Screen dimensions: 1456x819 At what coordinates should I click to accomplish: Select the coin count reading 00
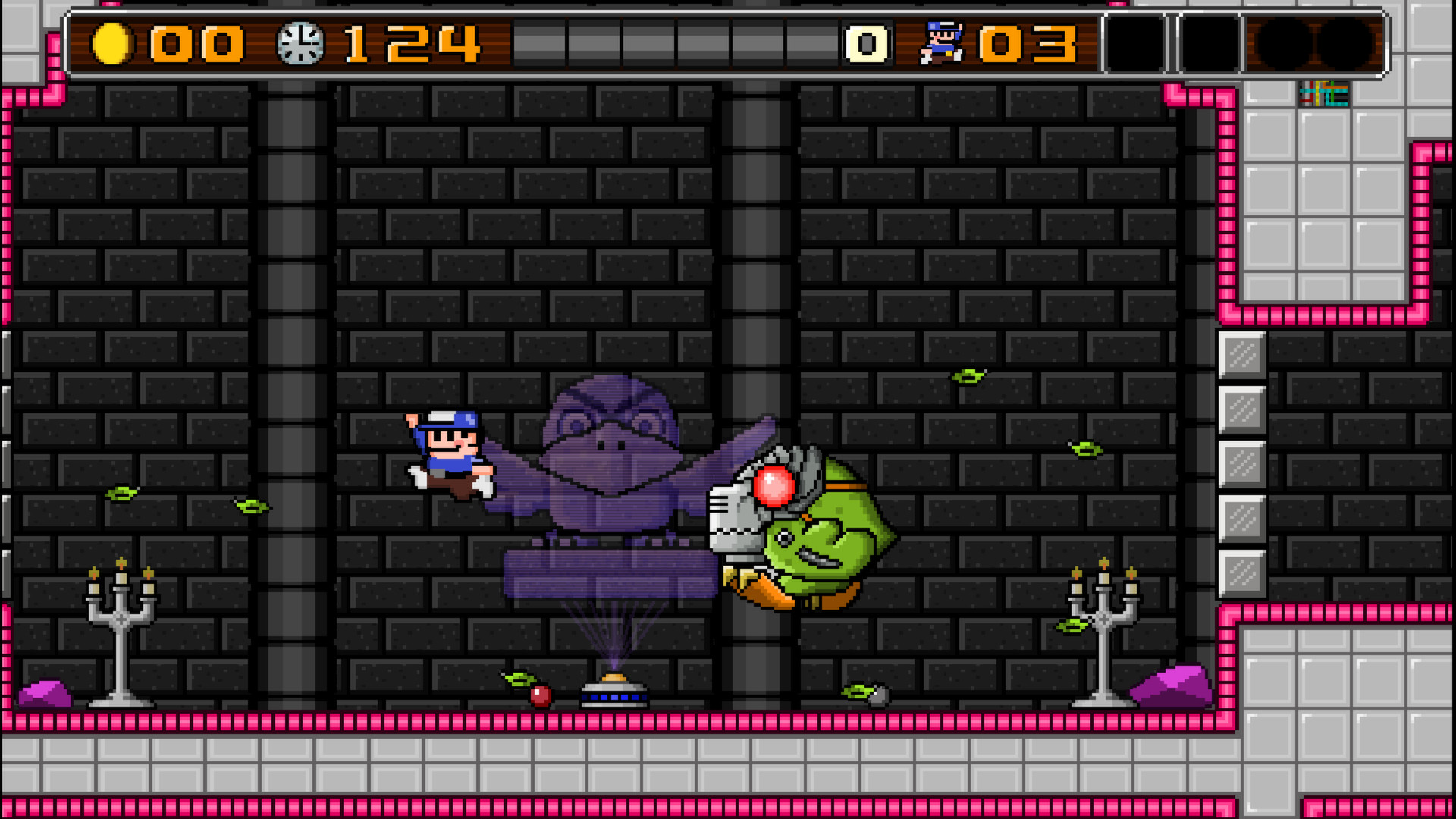pos(193,43)
